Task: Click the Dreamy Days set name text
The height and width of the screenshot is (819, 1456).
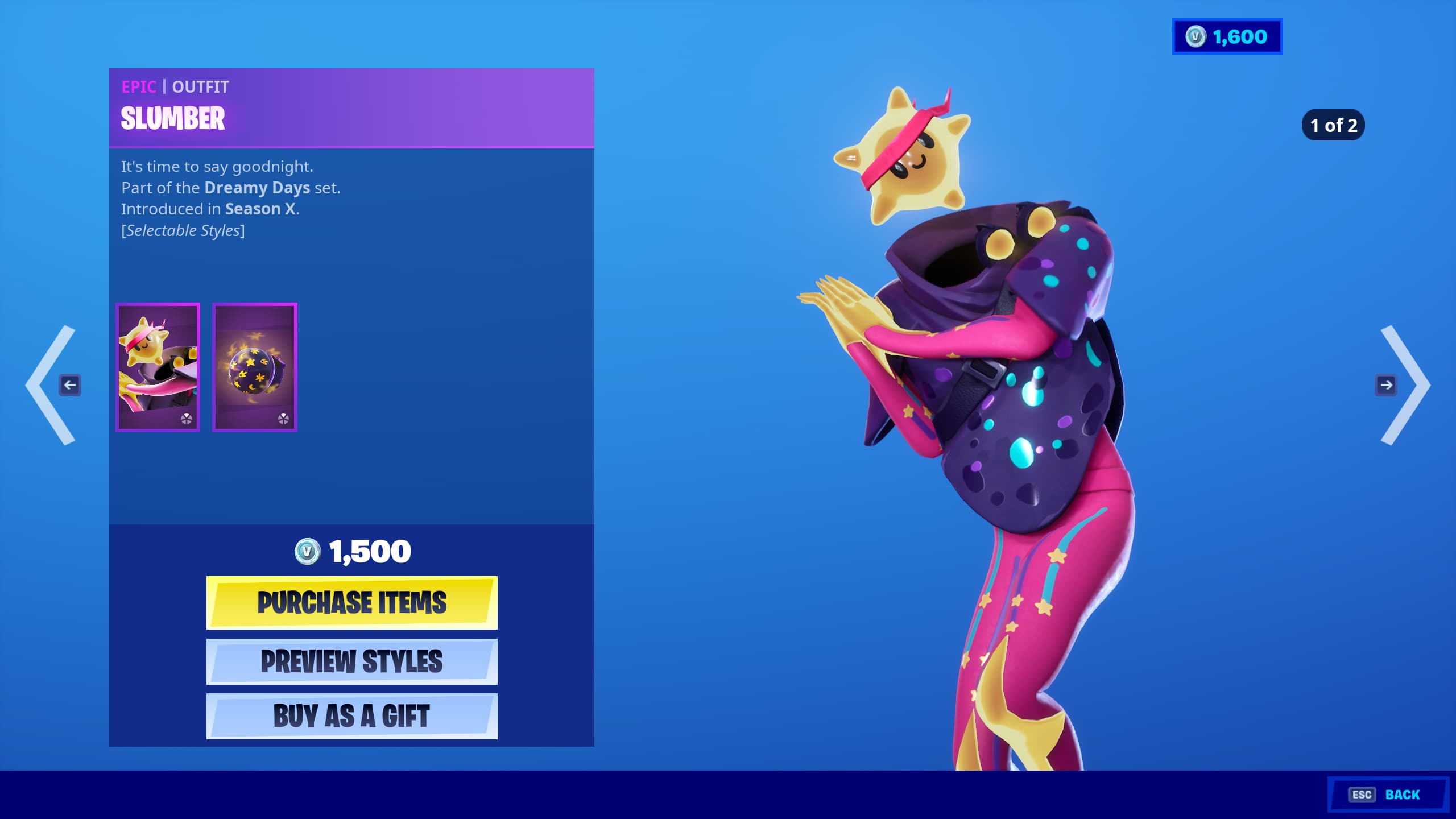Action: [257, 187]
